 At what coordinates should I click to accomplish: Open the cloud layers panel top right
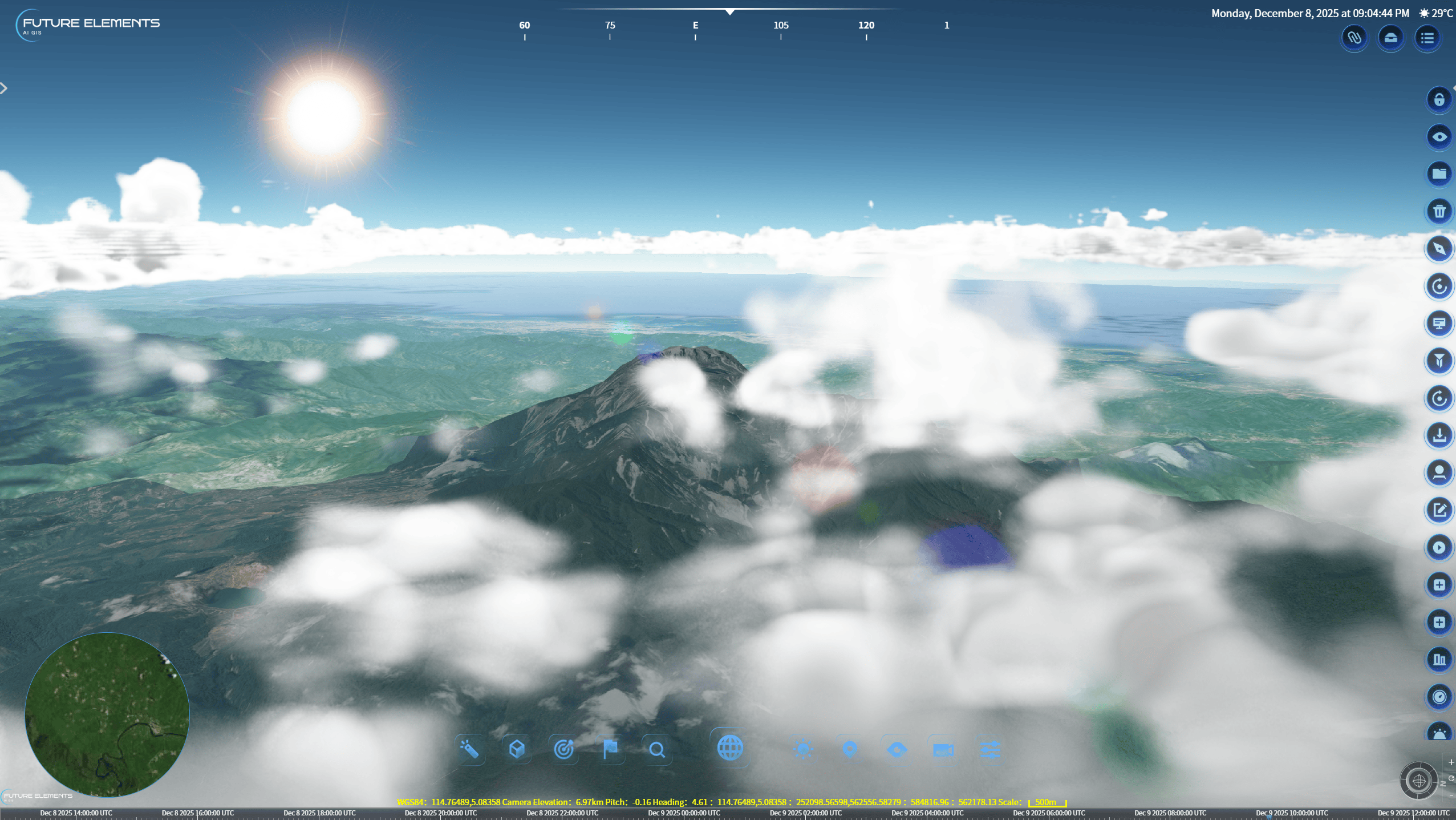point(1390,38)
